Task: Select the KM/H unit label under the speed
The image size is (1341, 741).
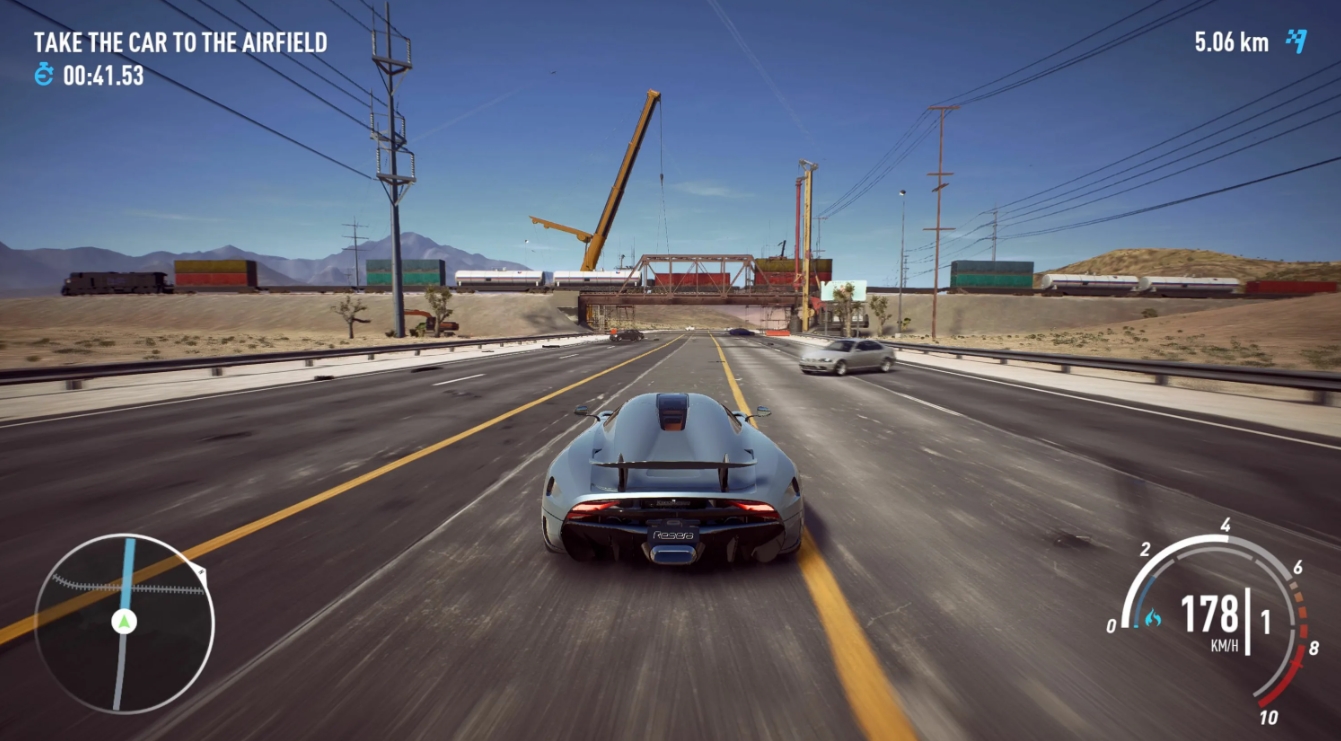Action: point(1226,642)
